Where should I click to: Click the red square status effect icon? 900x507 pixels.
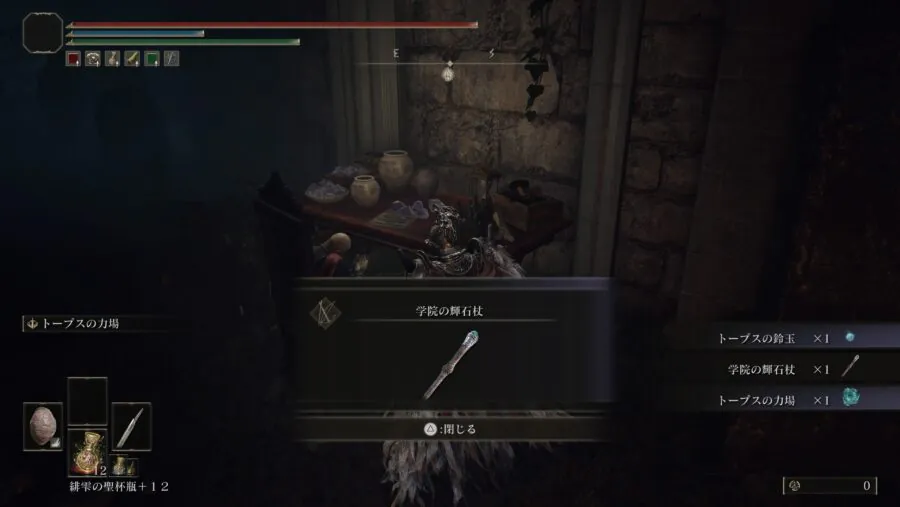coord(73,59)
